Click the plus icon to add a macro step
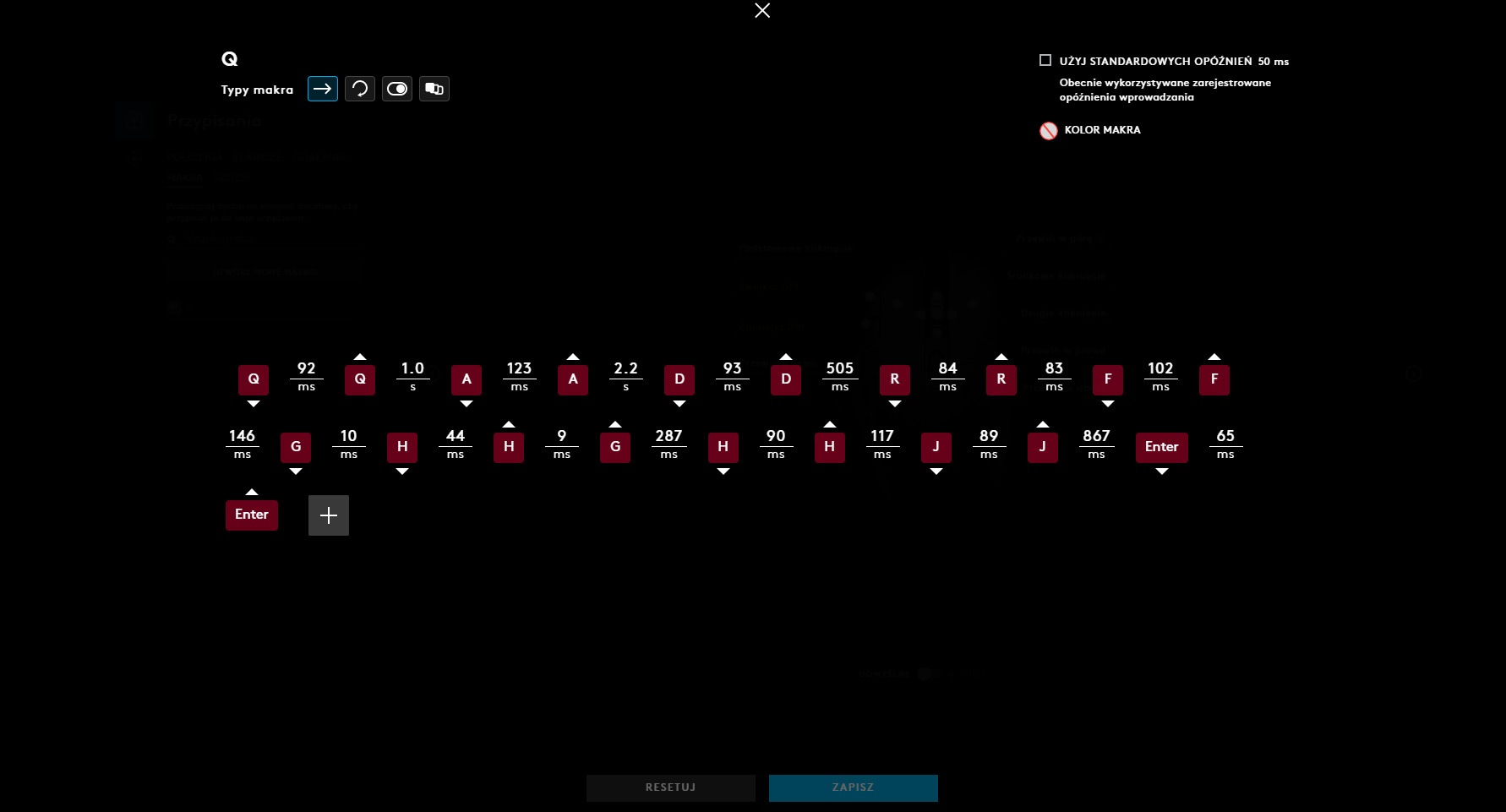Screen dimensions: 1506x812 pos(329,515)
